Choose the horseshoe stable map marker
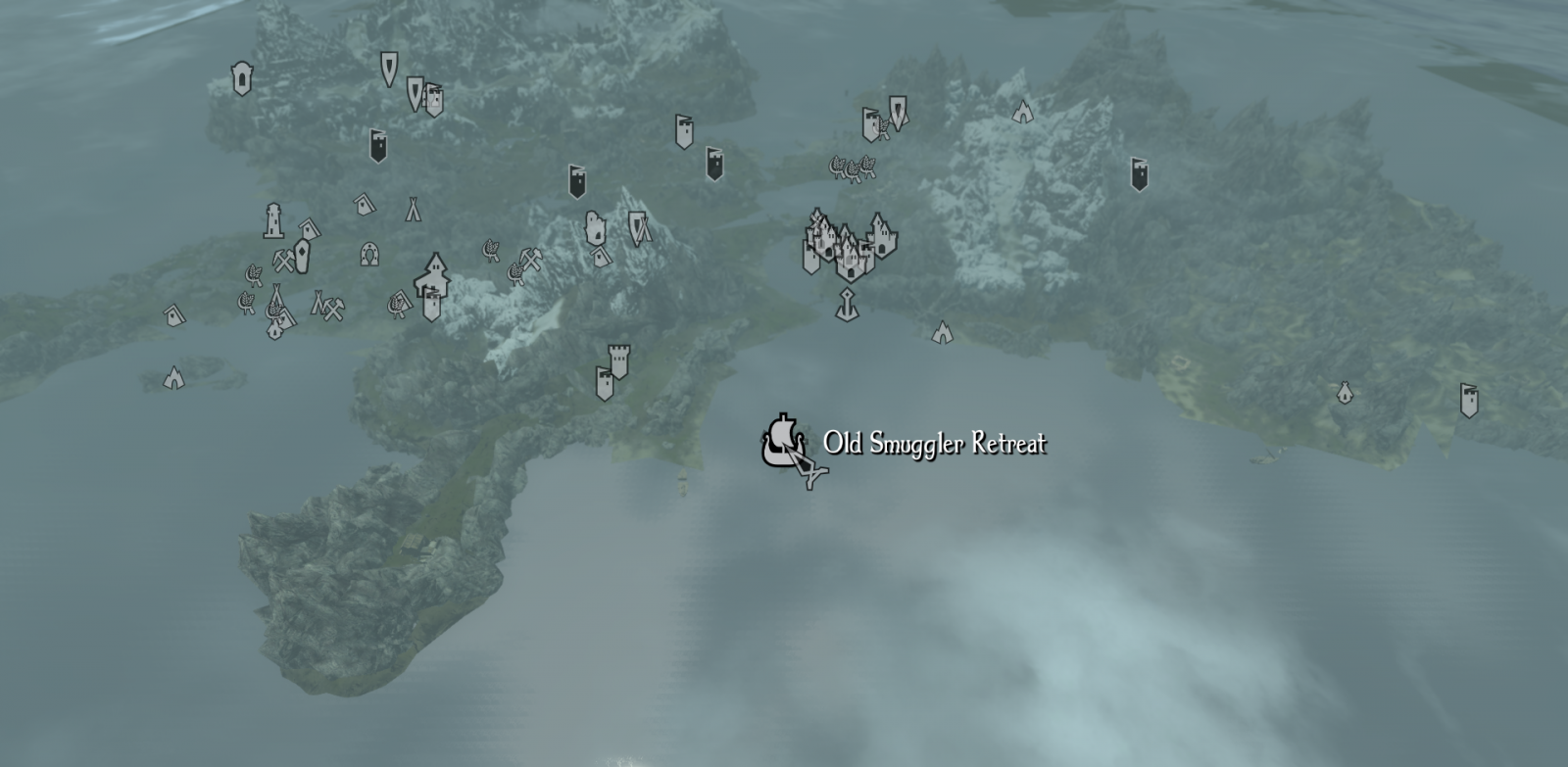1568x767 pixels. [369, 255]
